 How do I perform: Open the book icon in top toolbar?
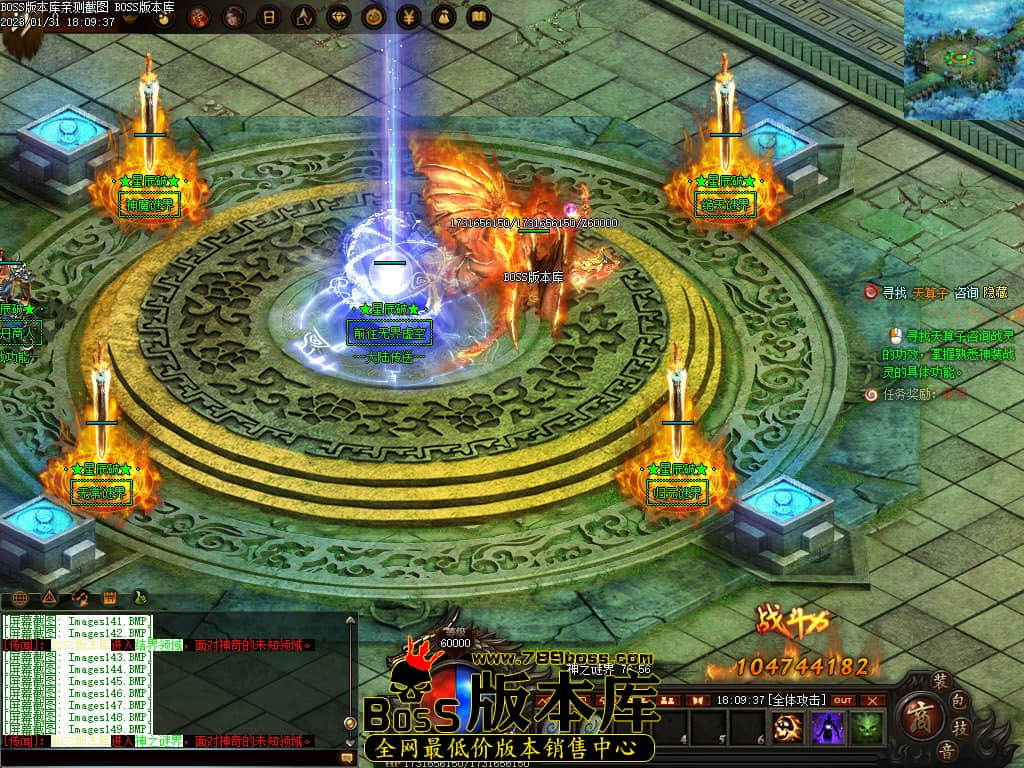(478, 17)
